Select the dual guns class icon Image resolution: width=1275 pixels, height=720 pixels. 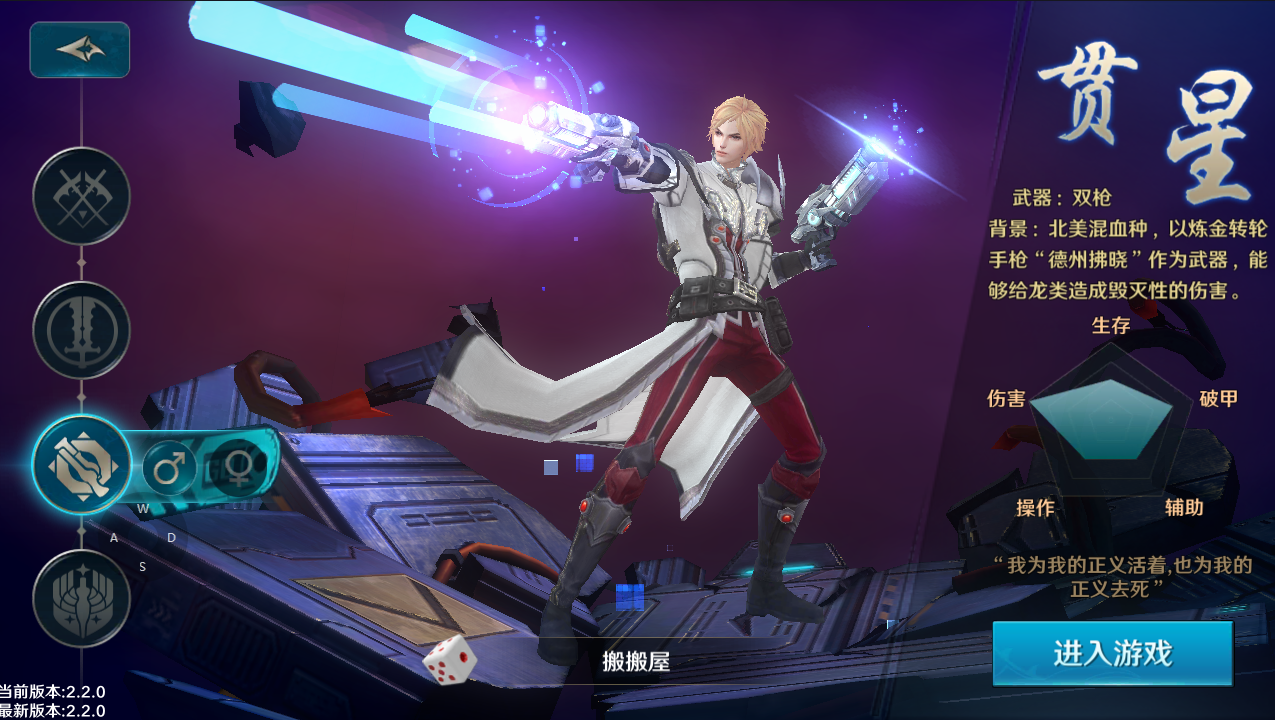[x=81, y=465]
